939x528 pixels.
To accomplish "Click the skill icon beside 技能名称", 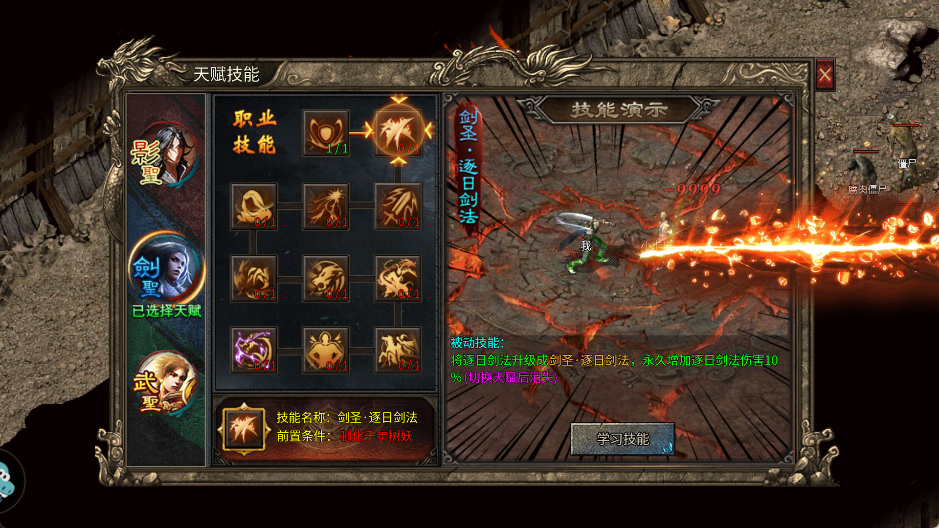I will (244, 426).
